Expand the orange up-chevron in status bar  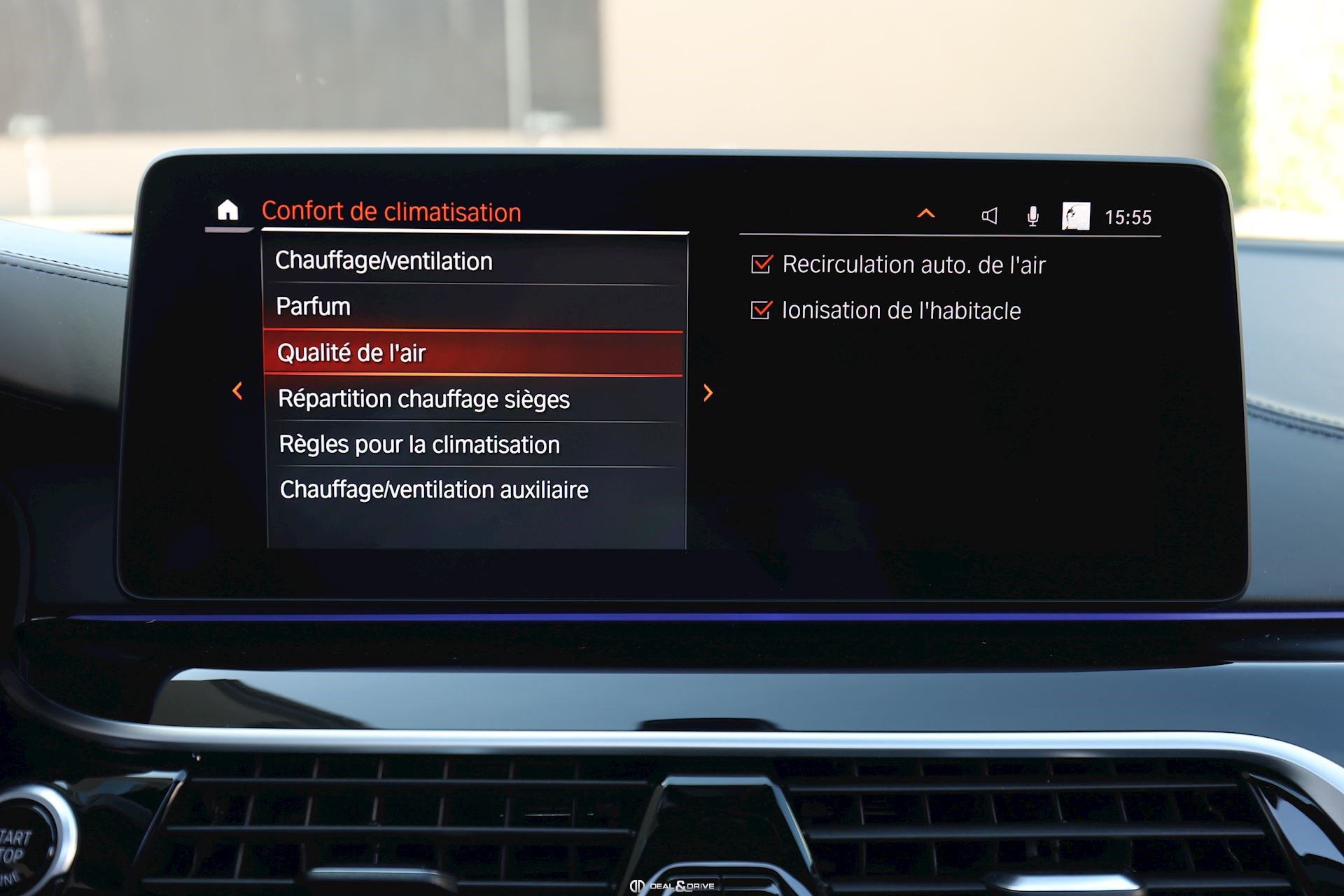pos(925,213)
